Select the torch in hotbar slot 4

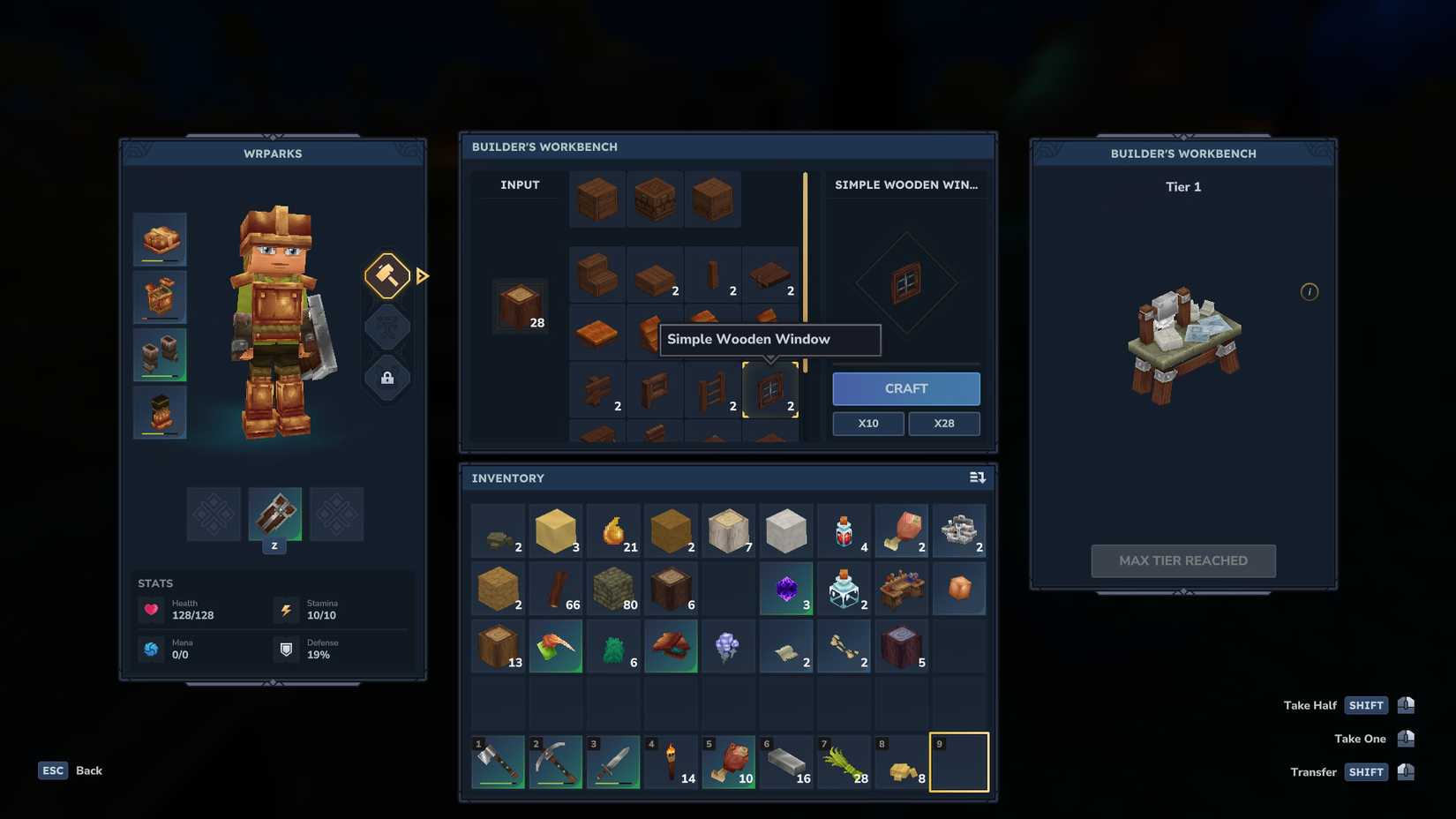(671, 760)
